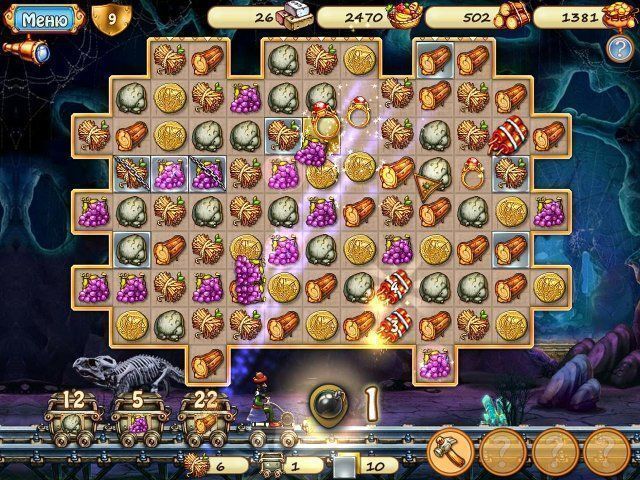Select the dynamite tile numbered 3
The width and height of the screenshot is (640, 480).
(394, 322)
